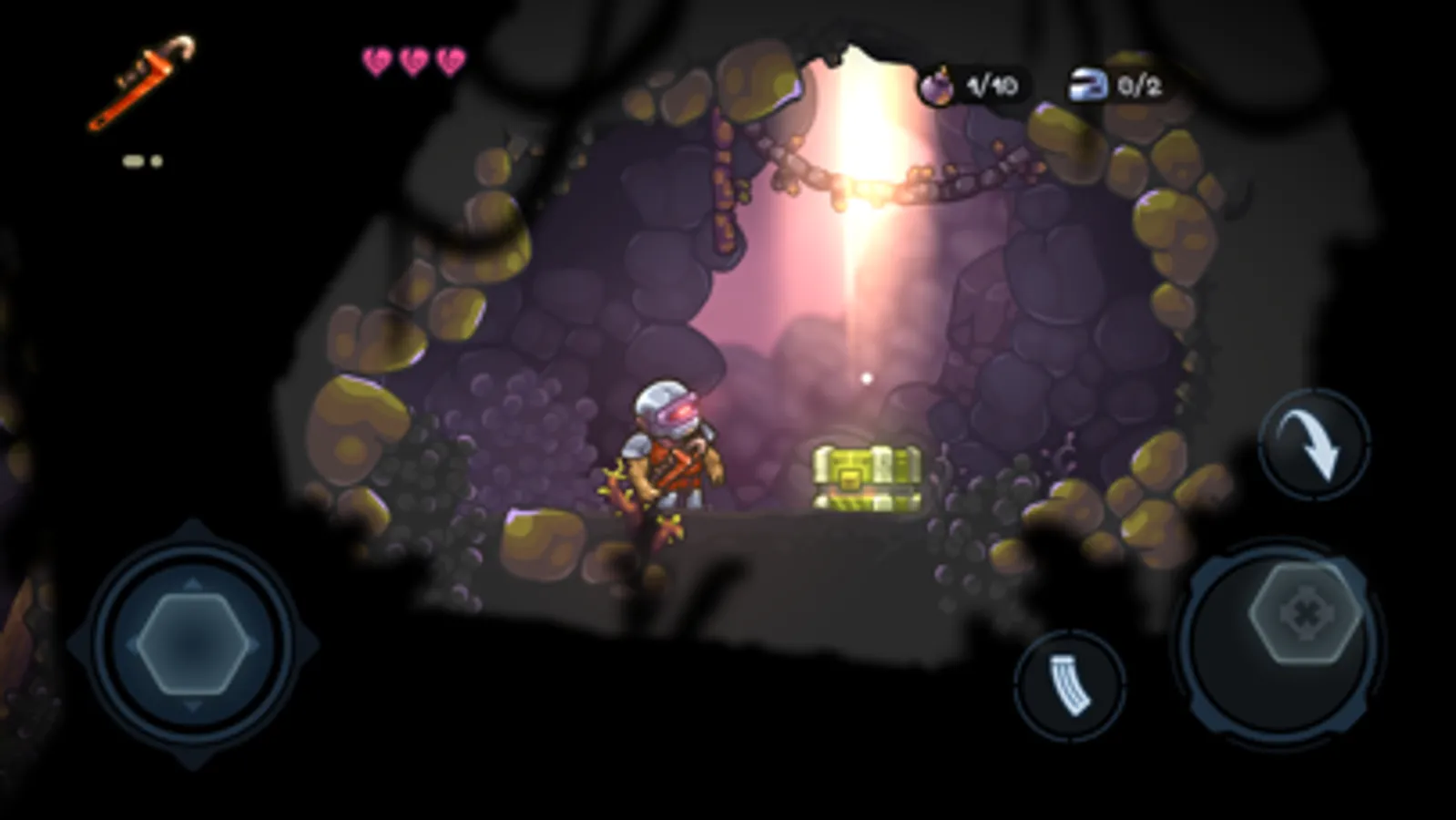The image size is (1456, 820).
Task: Tap the 0/2 ammo counter text
Action: pyautogui.click(x=1138, y=85)
